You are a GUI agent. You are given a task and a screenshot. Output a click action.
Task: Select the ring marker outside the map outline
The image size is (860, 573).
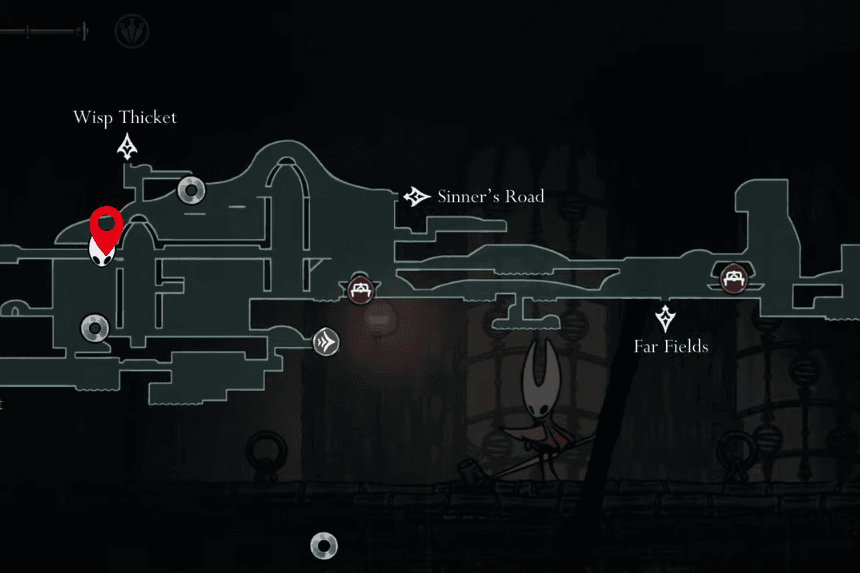(x=323, y=545)
